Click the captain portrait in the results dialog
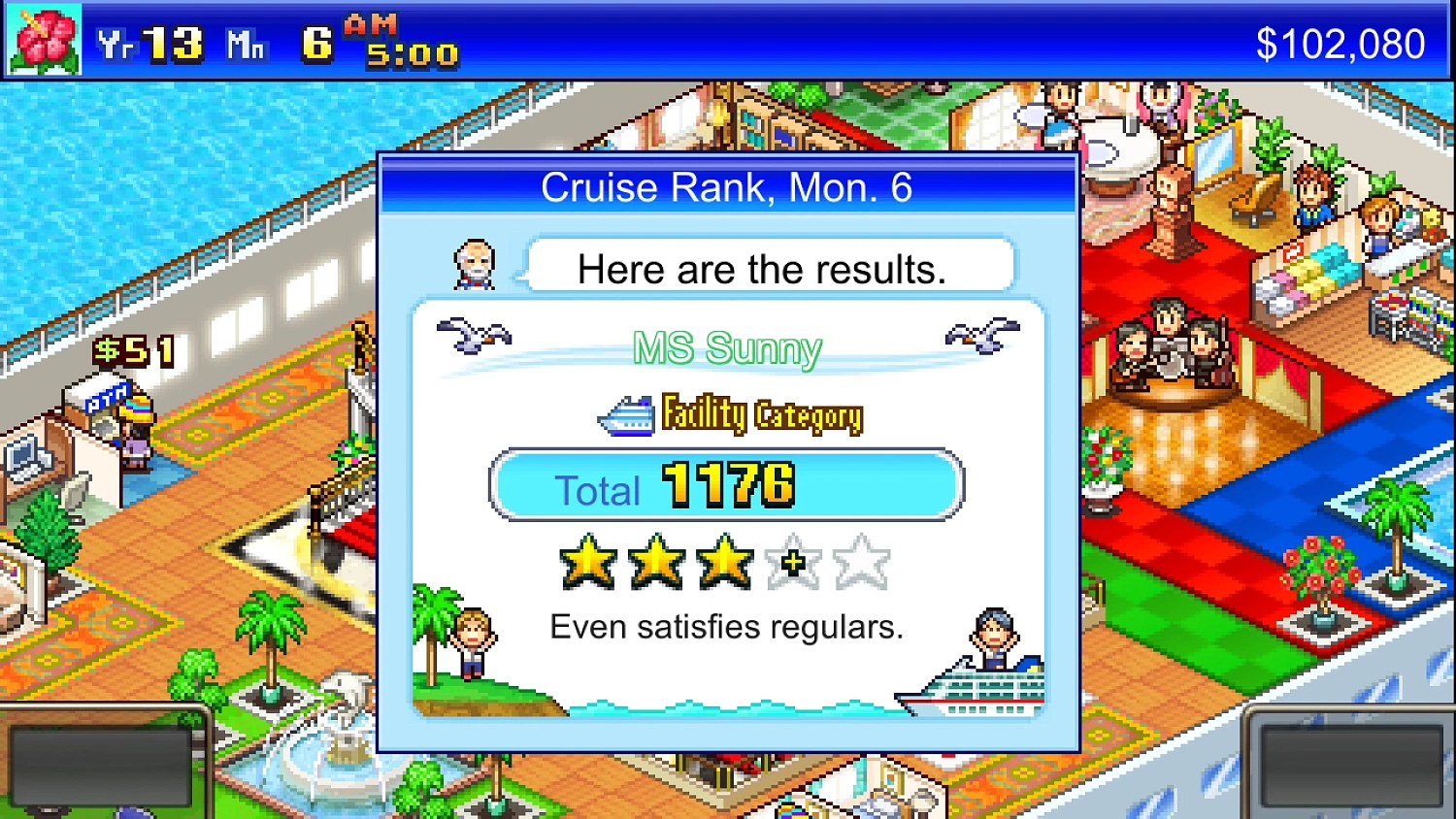The width and height of the screenshot is (1456, 819). [477, 263]
